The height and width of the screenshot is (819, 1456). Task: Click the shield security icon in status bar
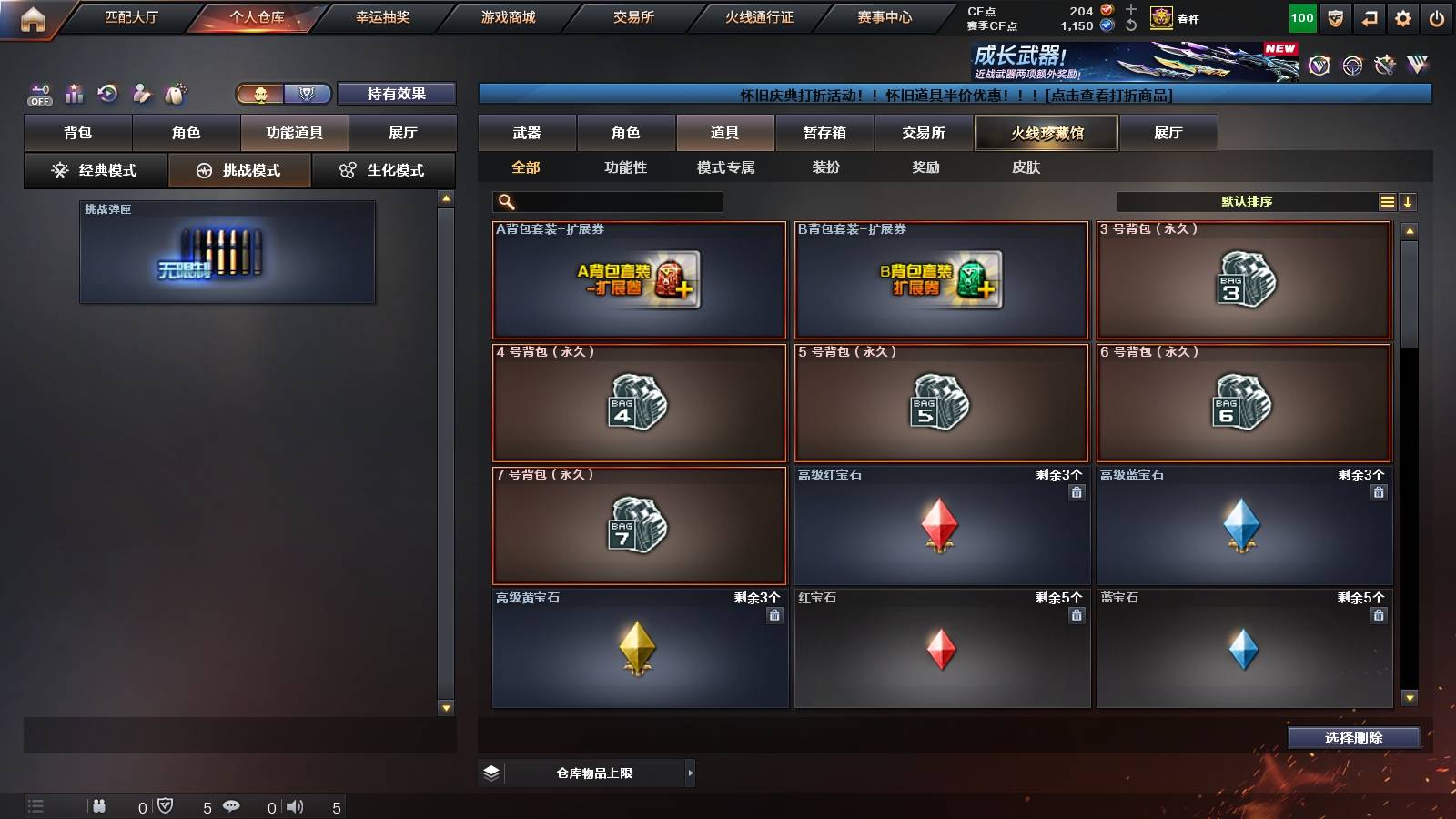coord(166,805)
